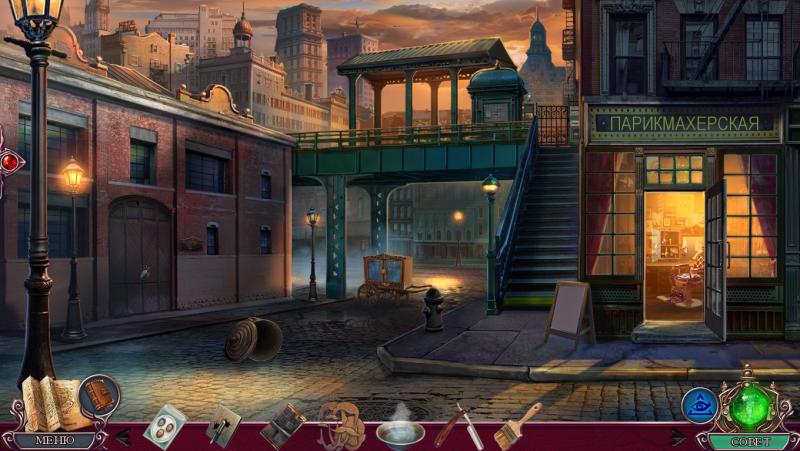The height and width of the screenshot is (451, 800).
Task: Pick the straight razor inventory item
Action: click(x=458, y=425)
